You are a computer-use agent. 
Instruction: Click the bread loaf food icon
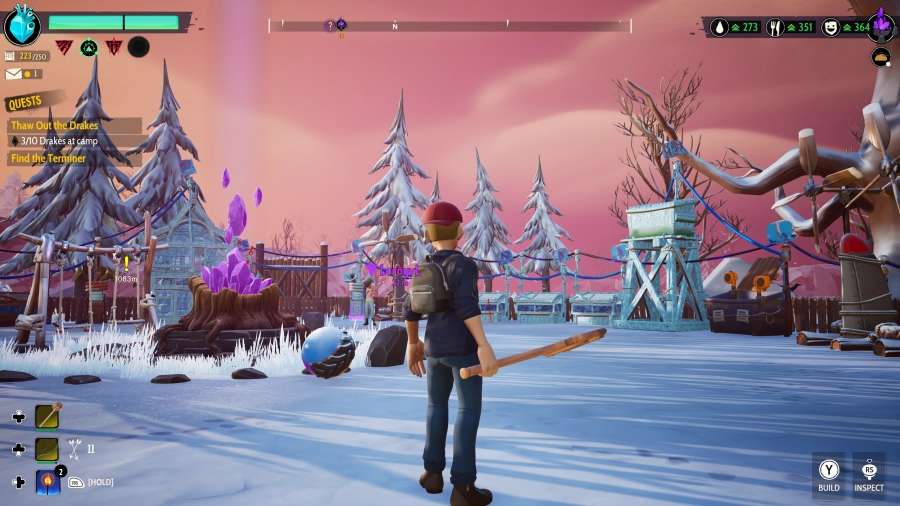[881, 58]
